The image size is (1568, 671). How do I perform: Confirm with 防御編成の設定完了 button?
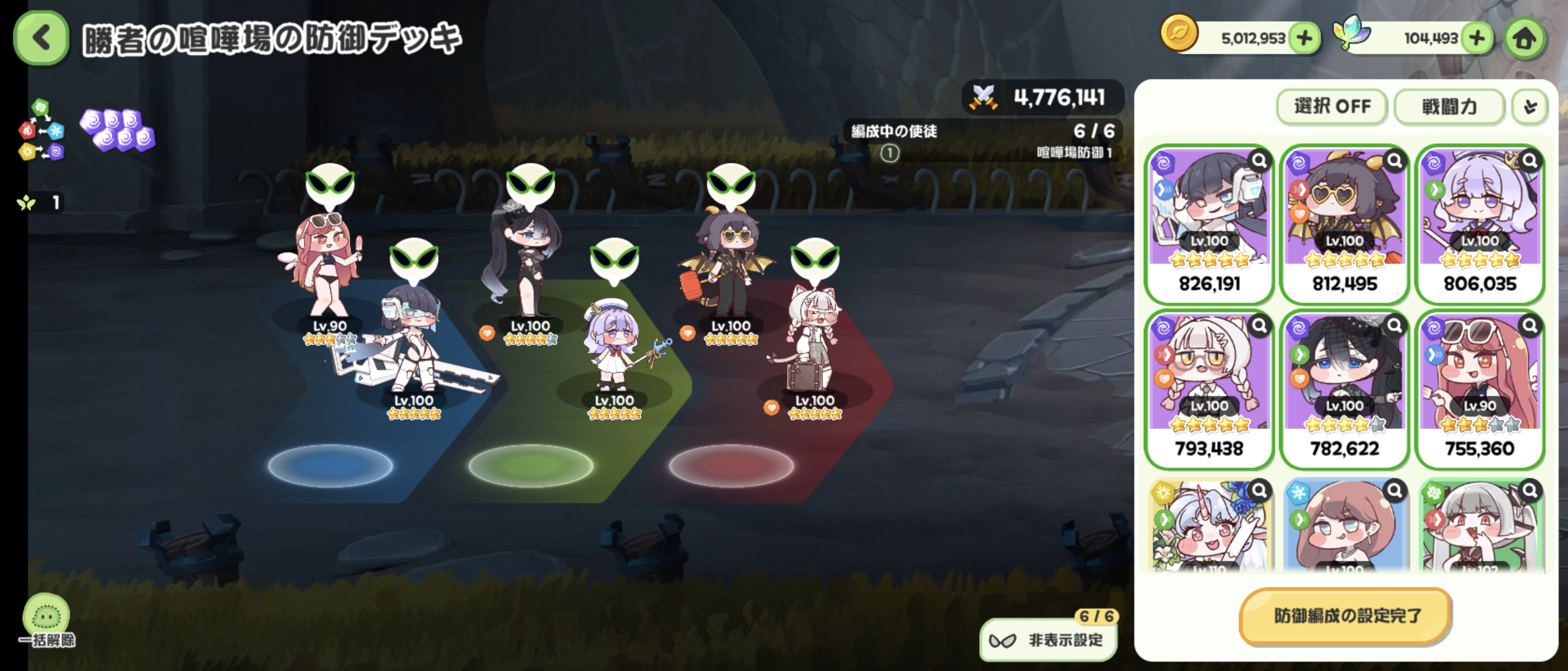coord(1345,615)
